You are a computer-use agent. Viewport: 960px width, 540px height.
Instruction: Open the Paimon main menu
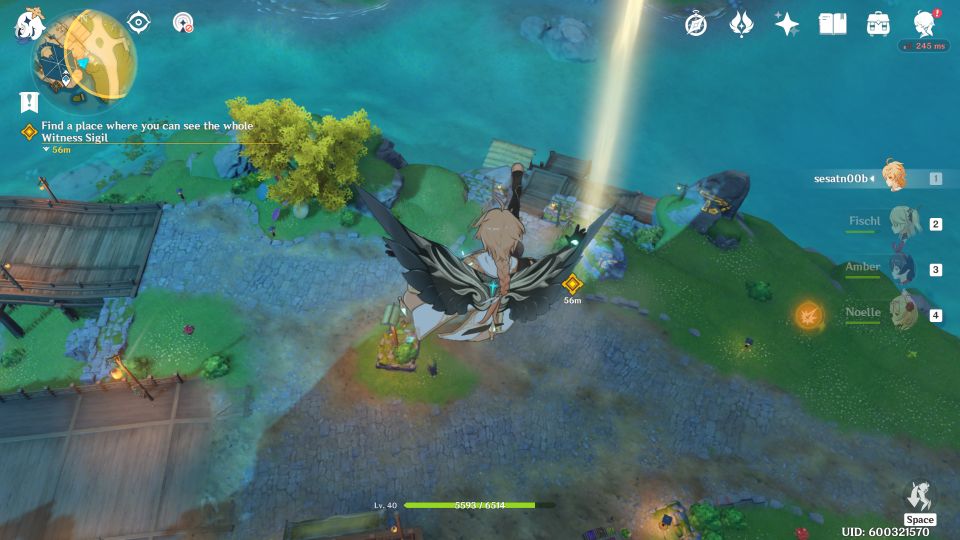(27, 24)
